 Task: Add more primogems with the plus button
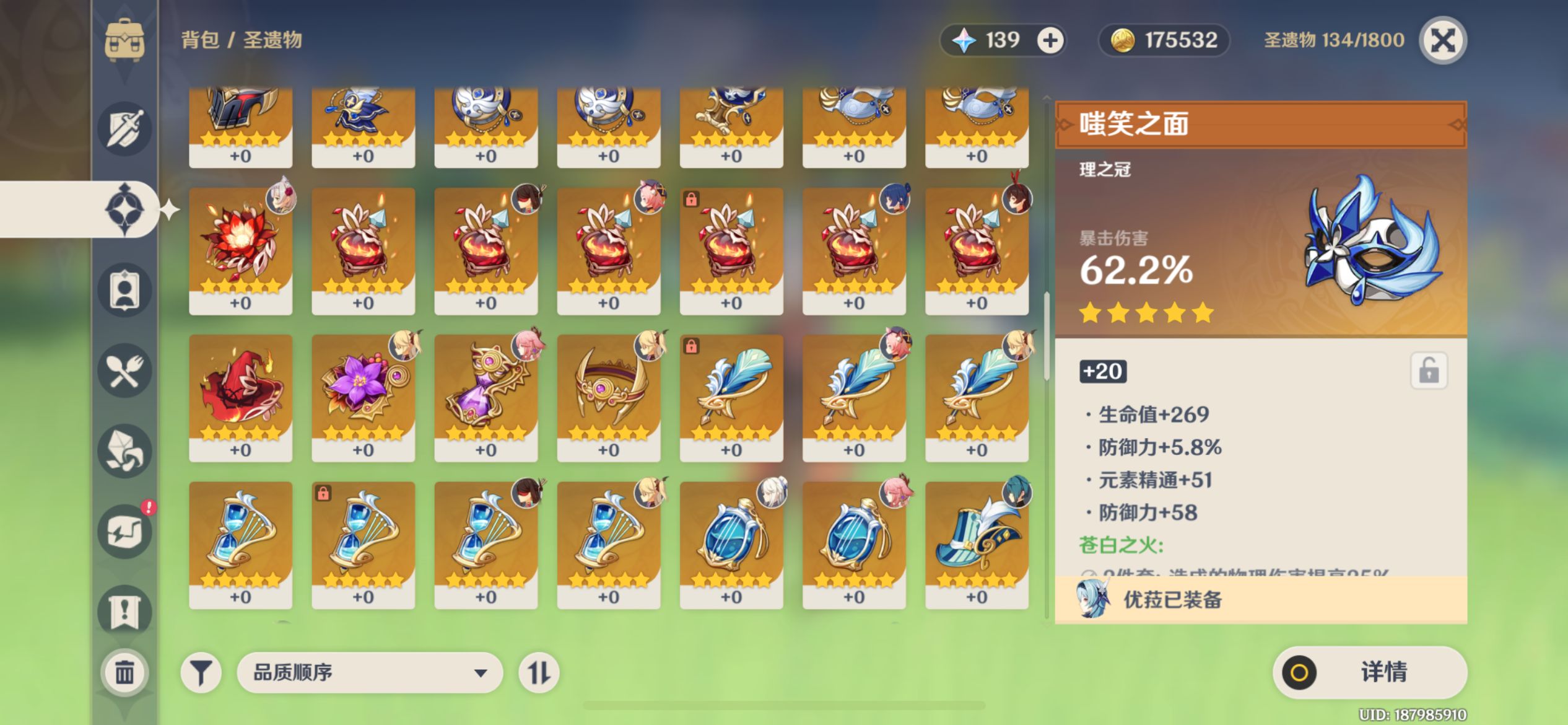[1050, 41]
